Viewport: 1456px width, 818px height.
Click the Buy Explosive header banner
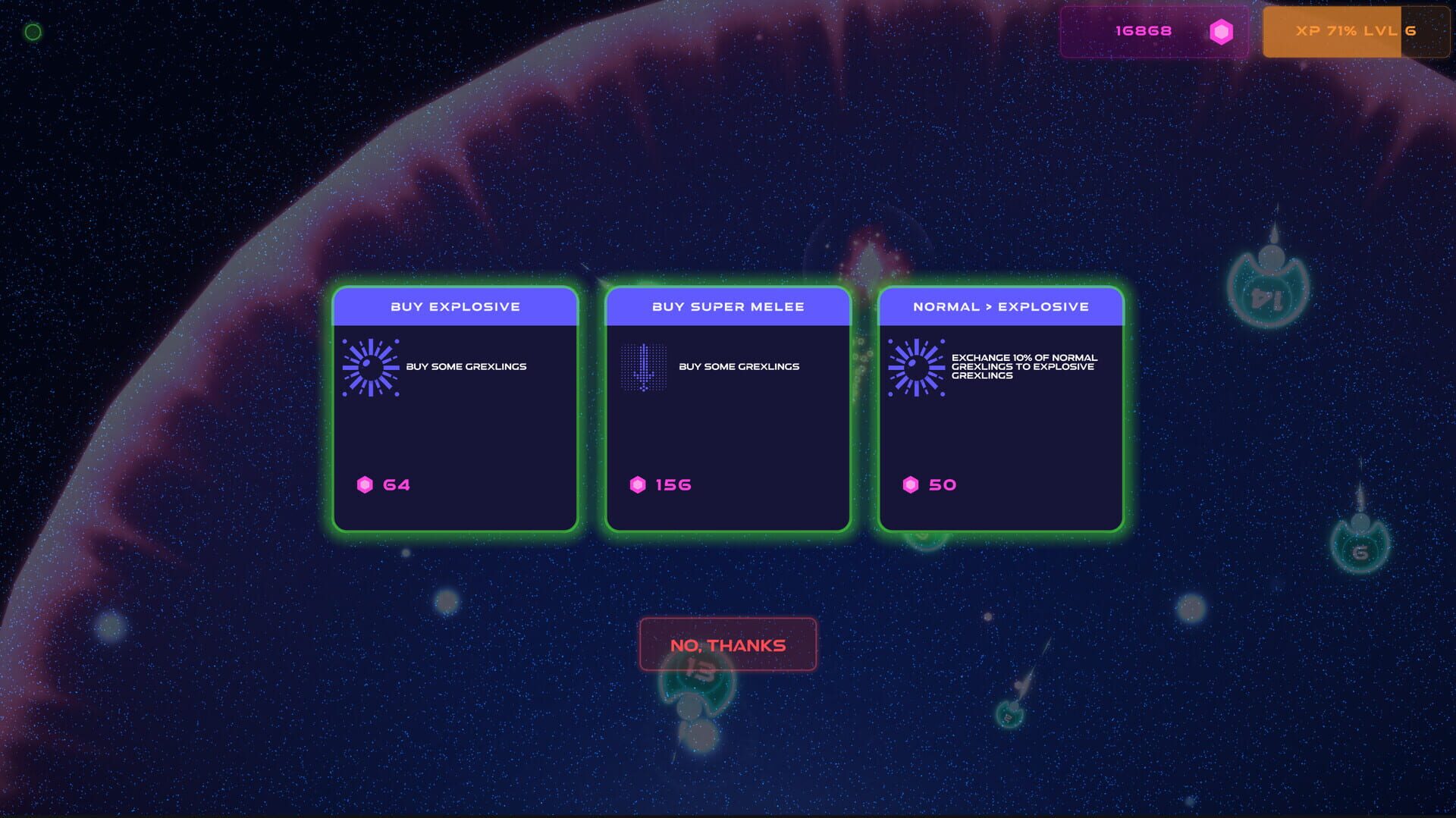click(x=455, y=306)
